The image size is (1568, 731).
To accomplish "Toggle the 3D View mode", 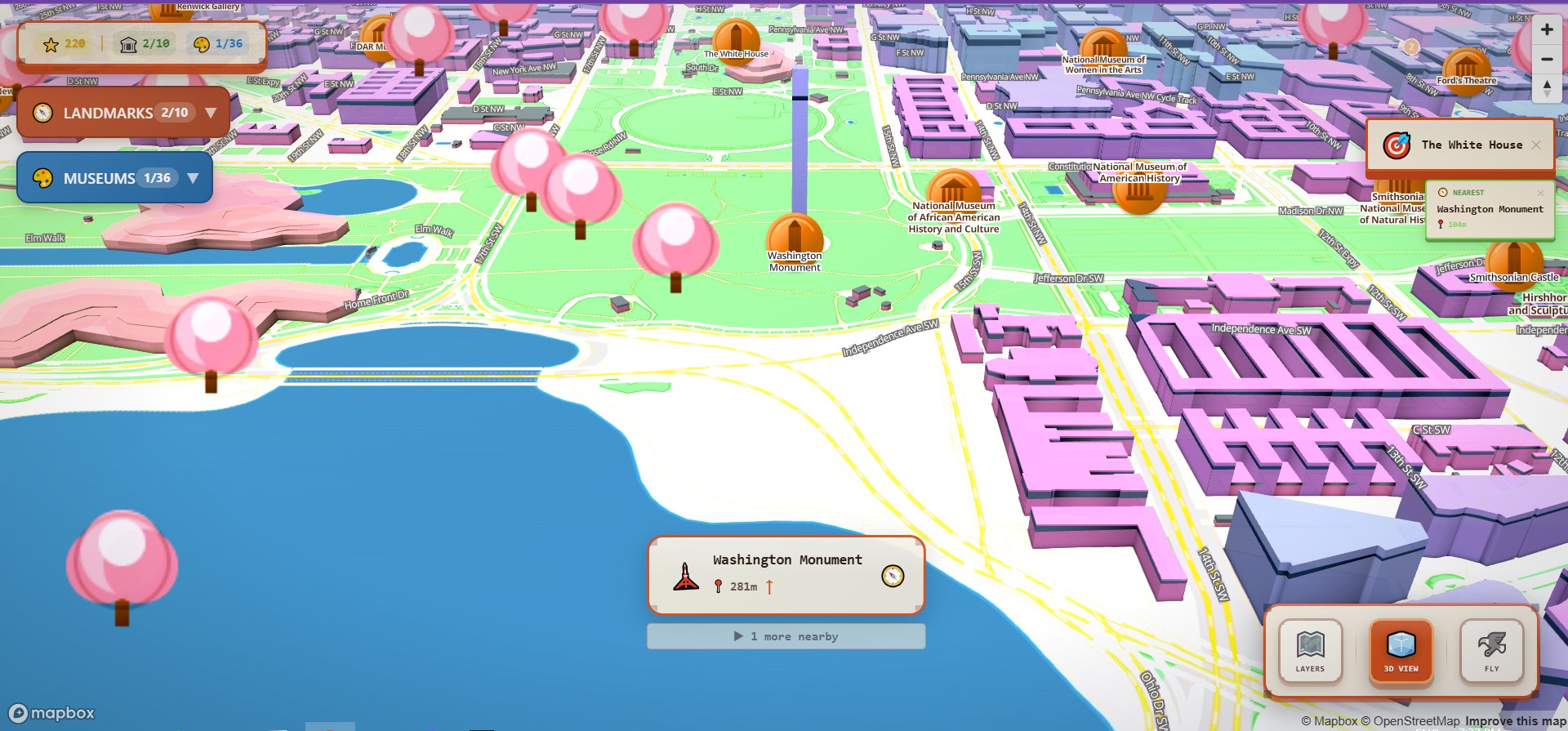I will click(x=1400, y=651).
